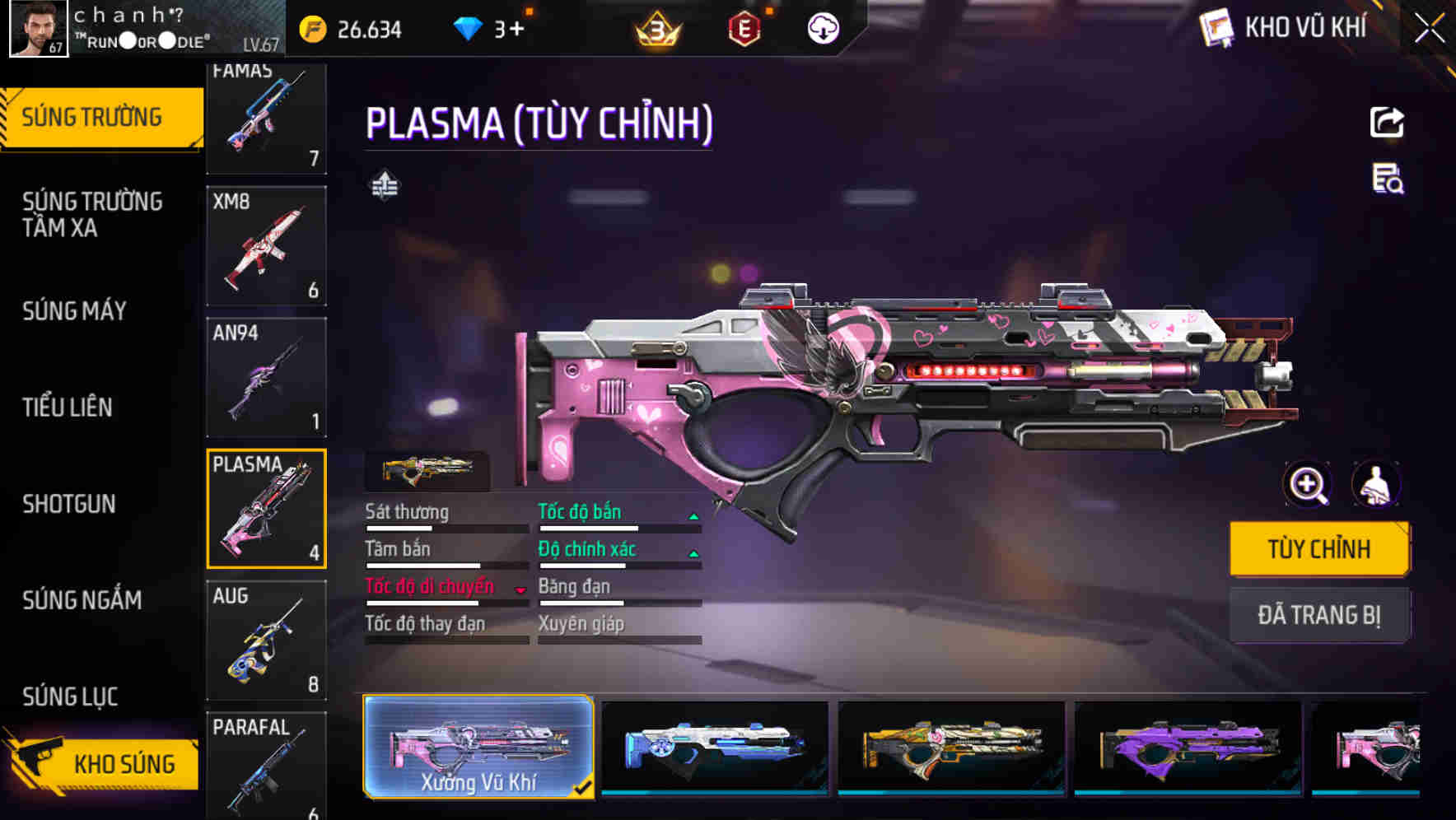The image size is (1456, 820).
Task: Choose the Xưởng Vũ Khí skin thumbnail
Action: coord(478,747)
